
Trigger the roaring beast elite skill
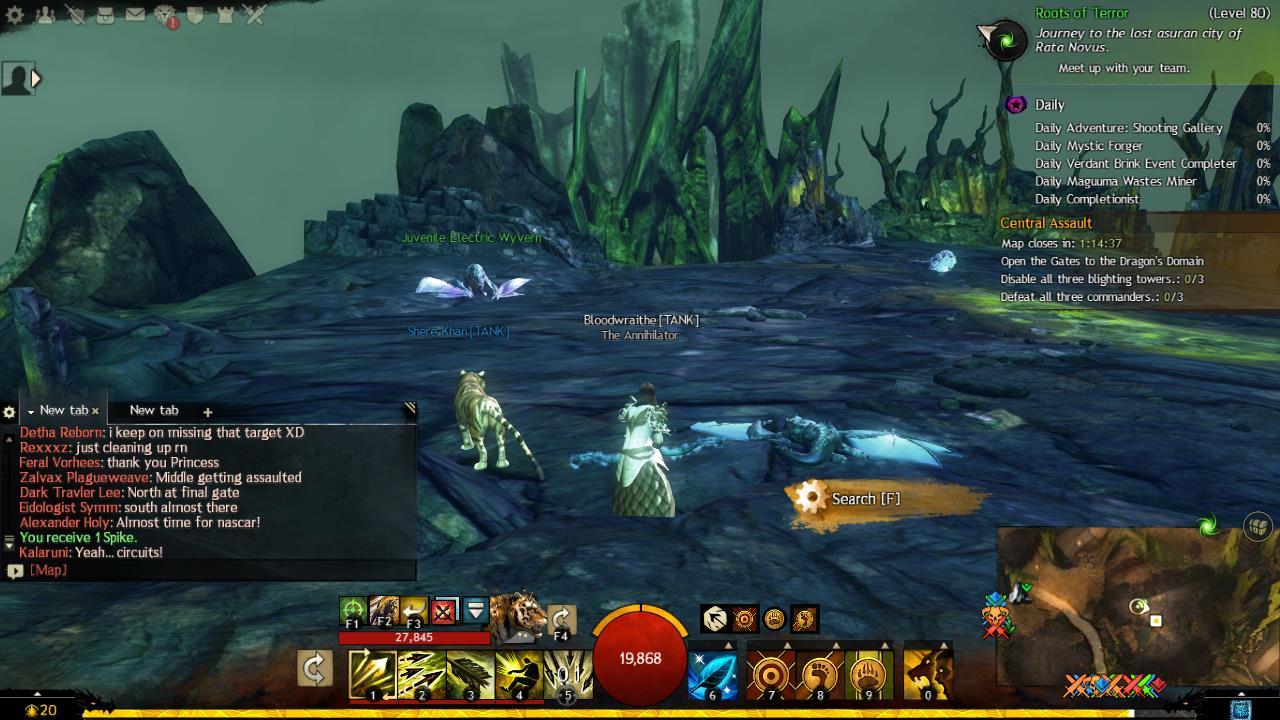point(927,674)
